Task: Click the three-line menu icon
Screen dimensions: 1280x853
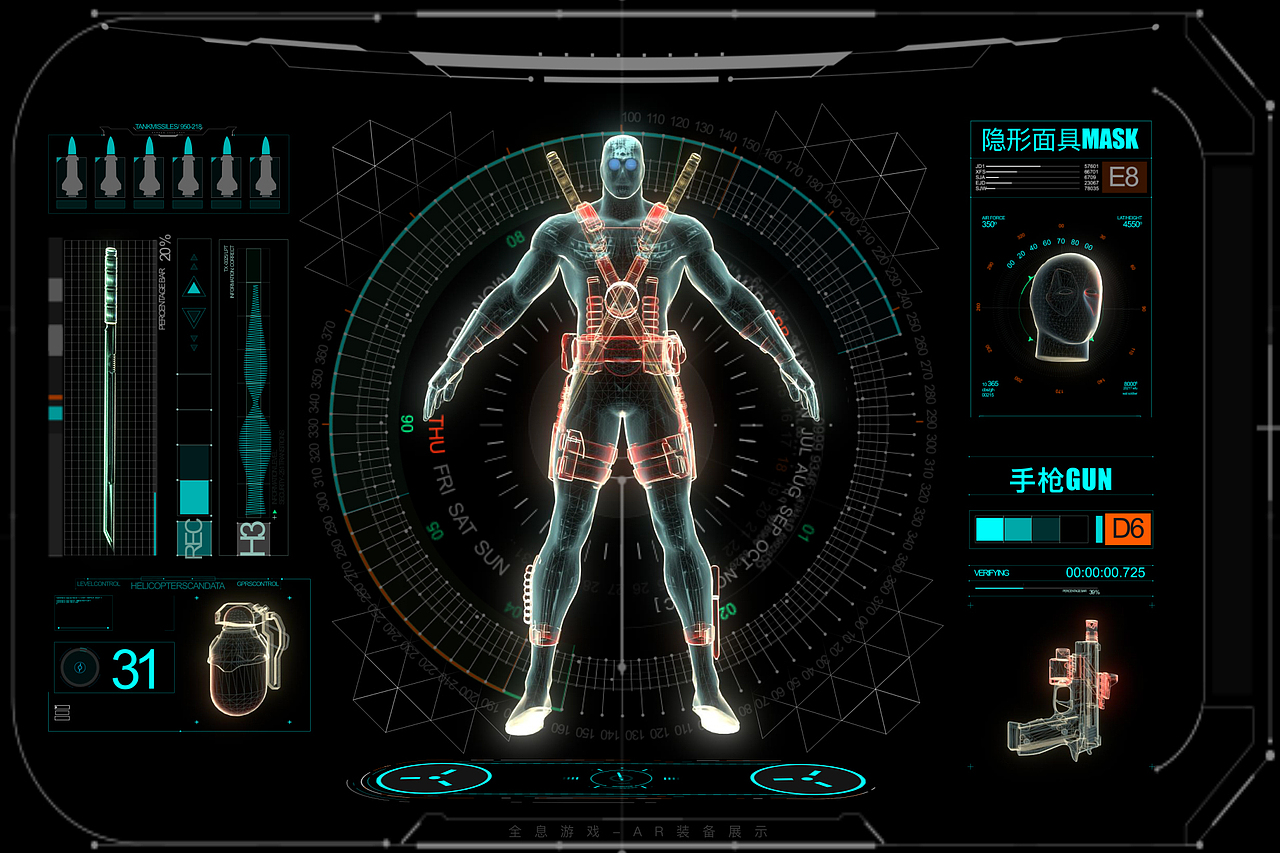Action: tap(62, 713)
